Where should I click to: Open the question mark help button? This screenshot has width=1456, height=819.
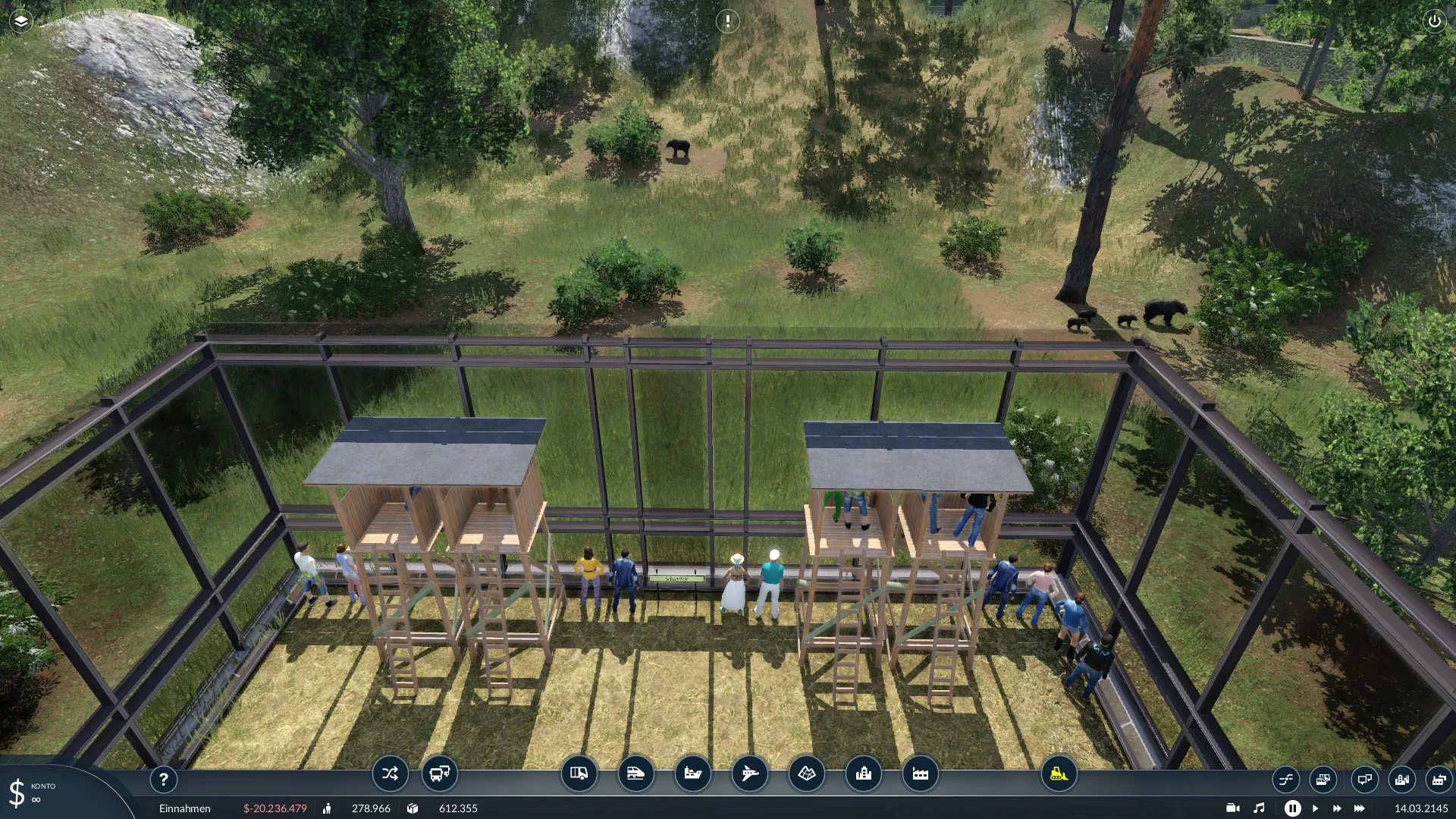point(163,779)
